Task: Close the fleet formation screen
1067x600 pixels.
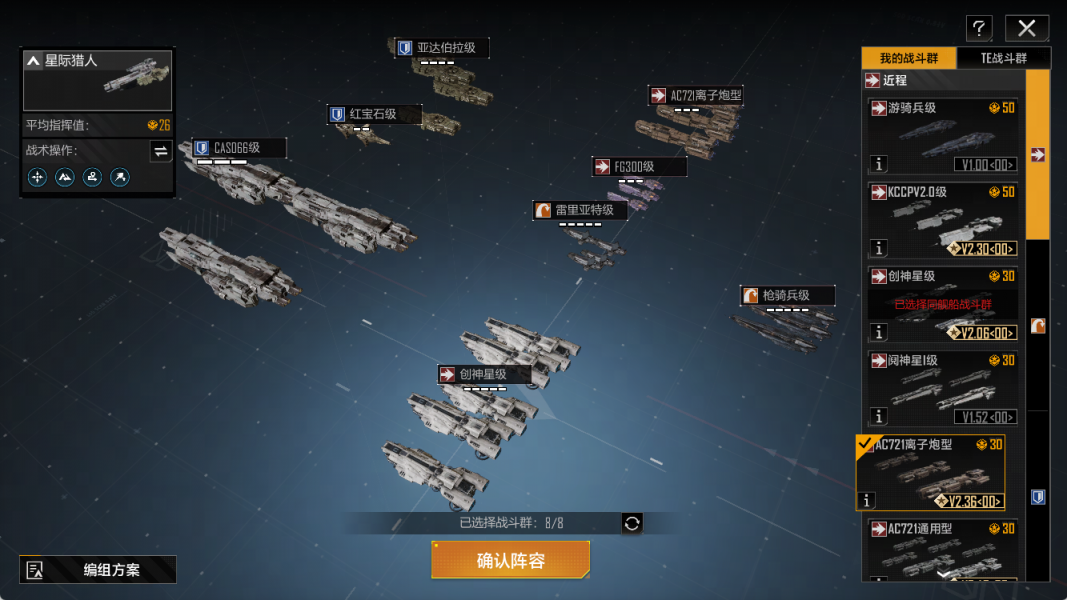Action: (1026, 28)
